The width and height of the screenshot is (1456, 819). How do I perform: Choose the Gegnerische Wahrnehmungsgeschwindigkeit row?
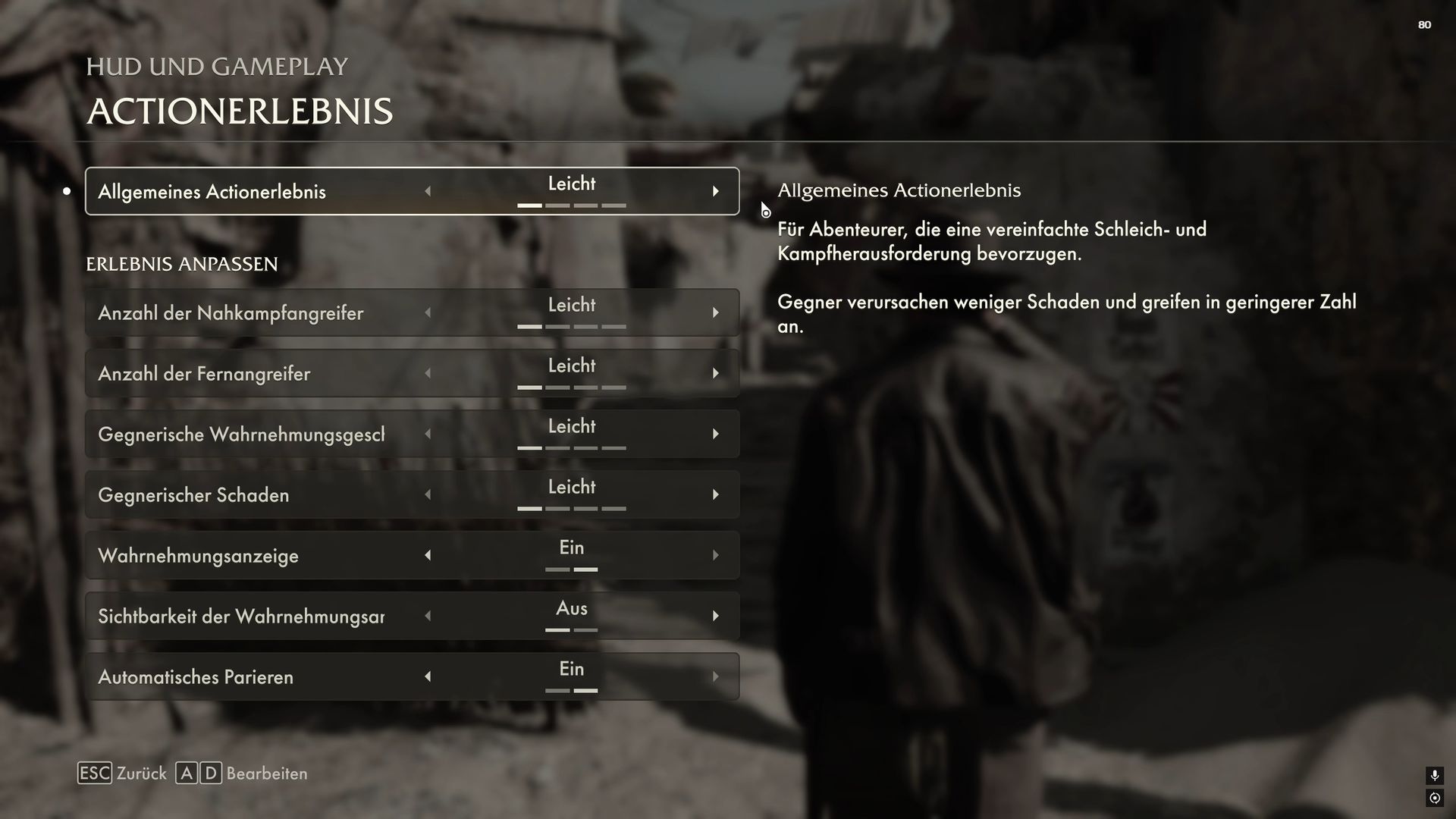(240, 435)
